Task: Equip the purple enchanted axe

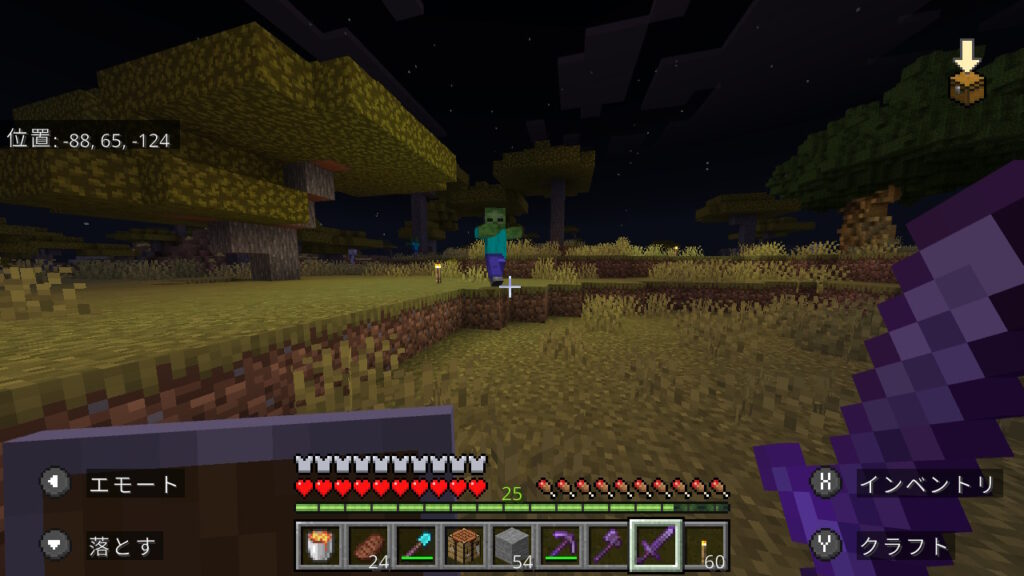Action: tap(607, 545)
